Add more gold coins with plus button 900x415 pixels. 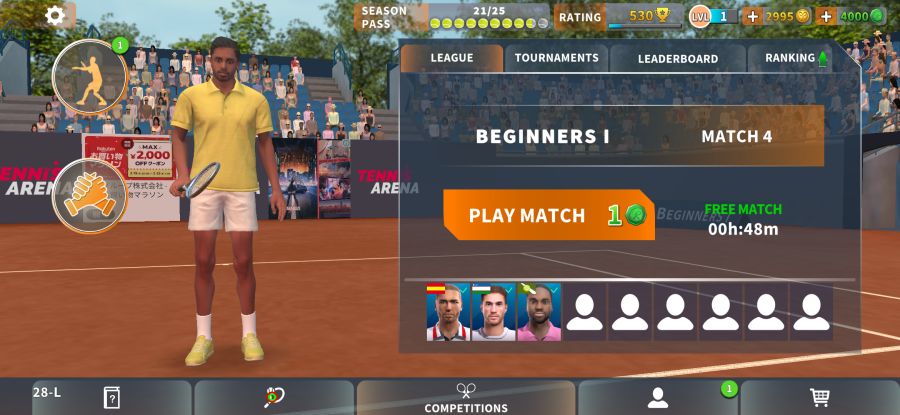[753, 16]
